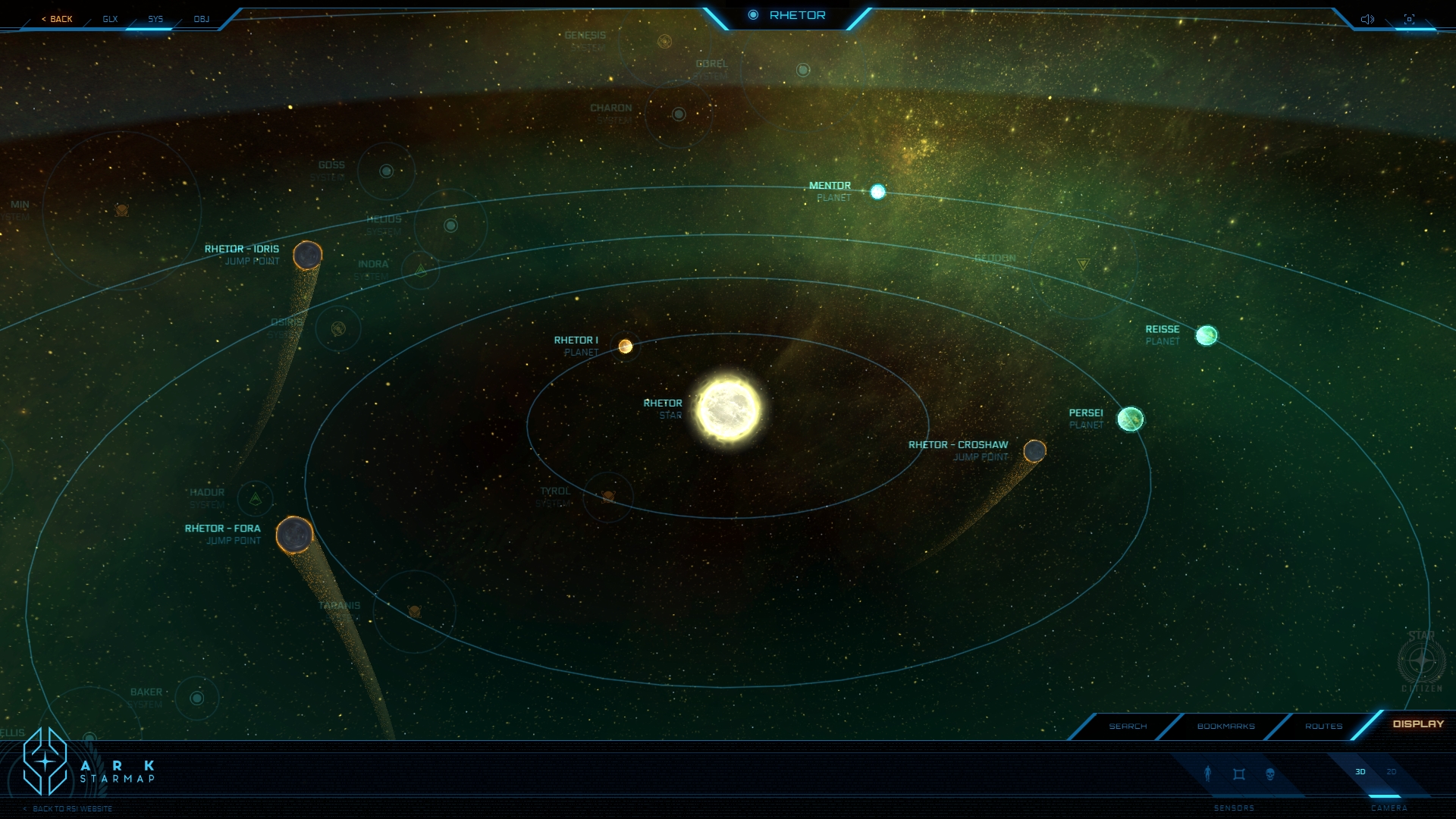Toggle the square frame sensor
Image resolution: width=1456 pixels, height=819 pixels.
coord(1239,774)
